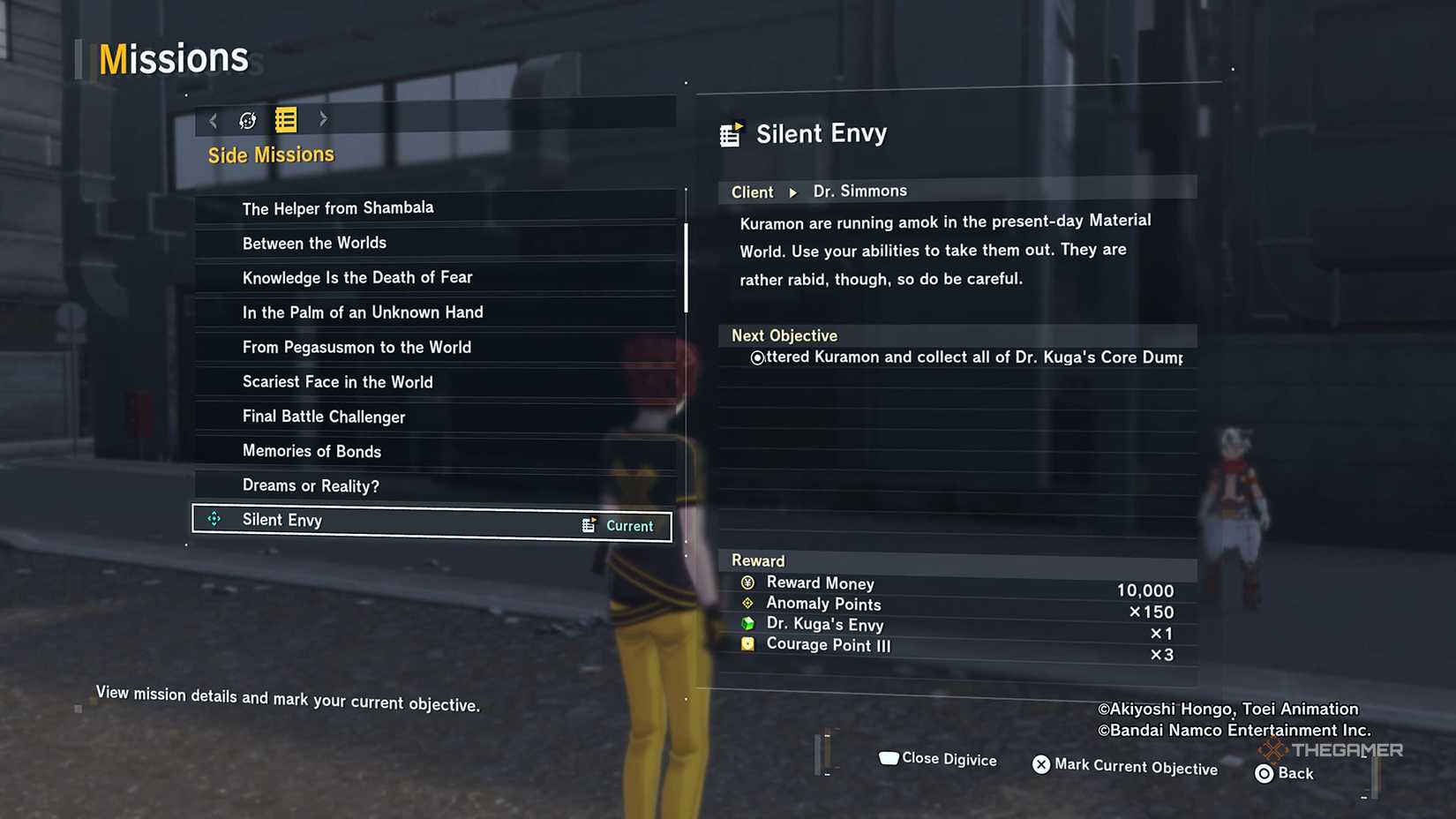Click the circular mission category icon

[x=247, y=120]
